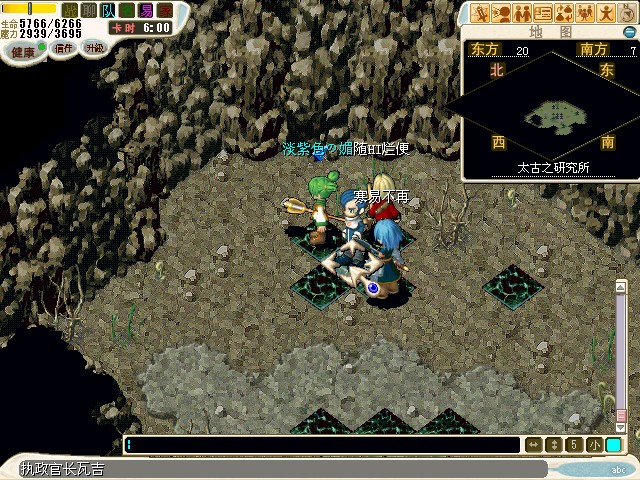The height and width of the screenshot is (480, 640).
Task: Open the ID card profile icon
Action: click(x=544, y=13)
